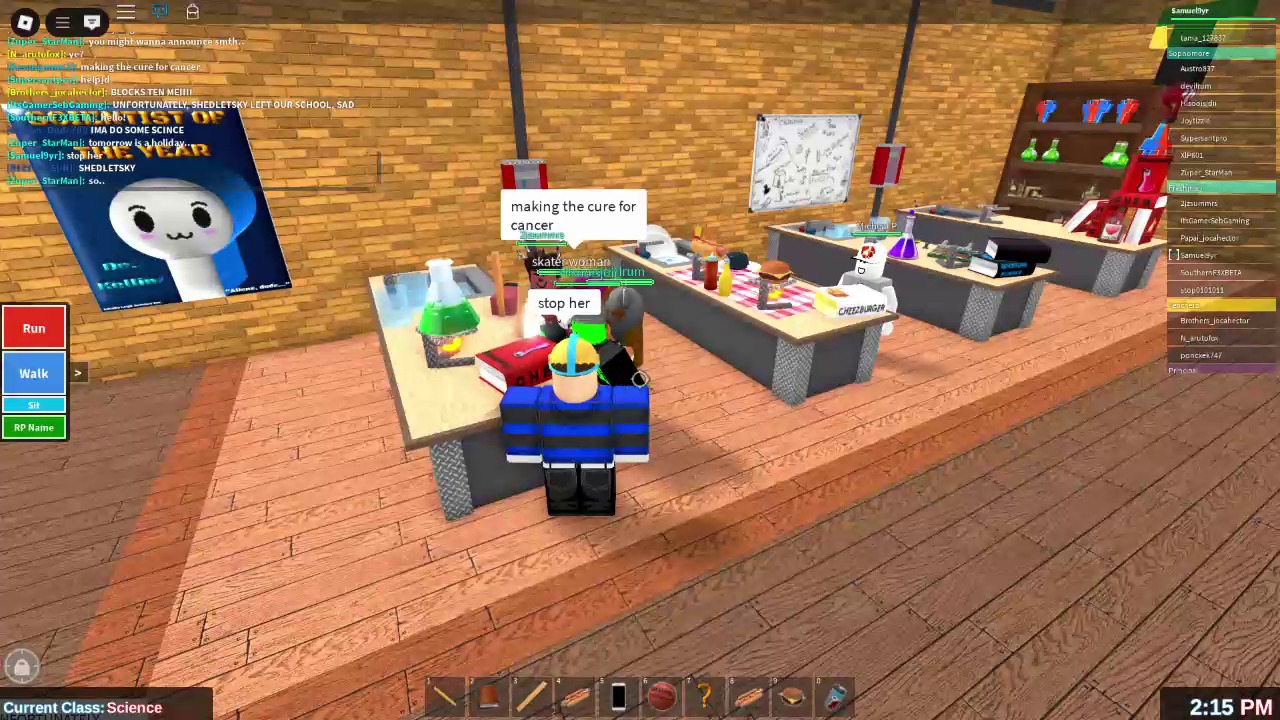Select the question mark item in slot 7
Viewport: 1280px width, 720px height.
[705, 695]
